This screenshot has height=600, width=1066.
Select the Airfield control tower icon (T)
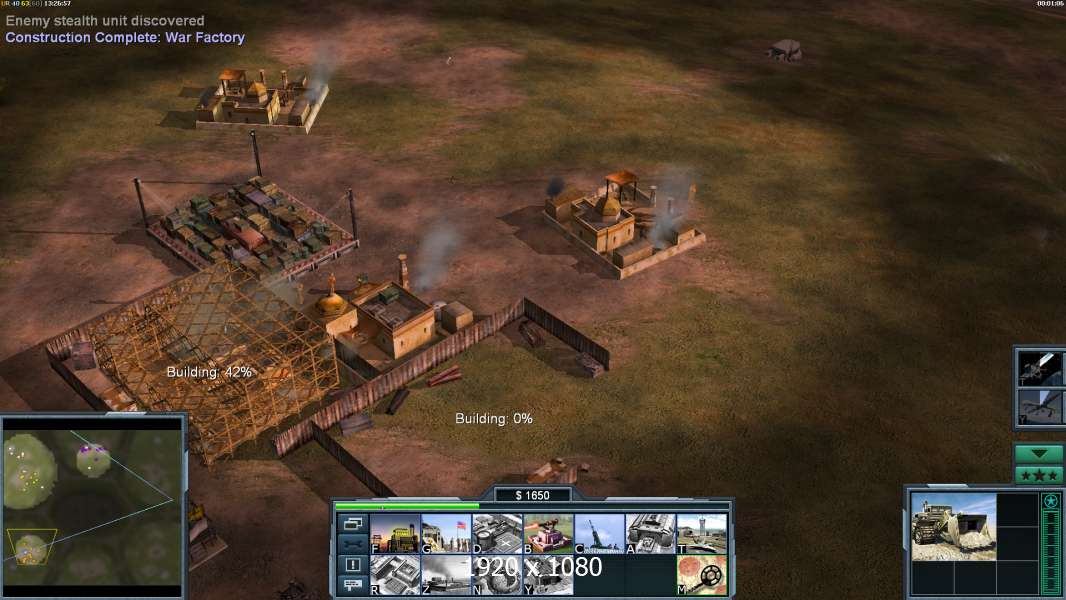[701, 534]
